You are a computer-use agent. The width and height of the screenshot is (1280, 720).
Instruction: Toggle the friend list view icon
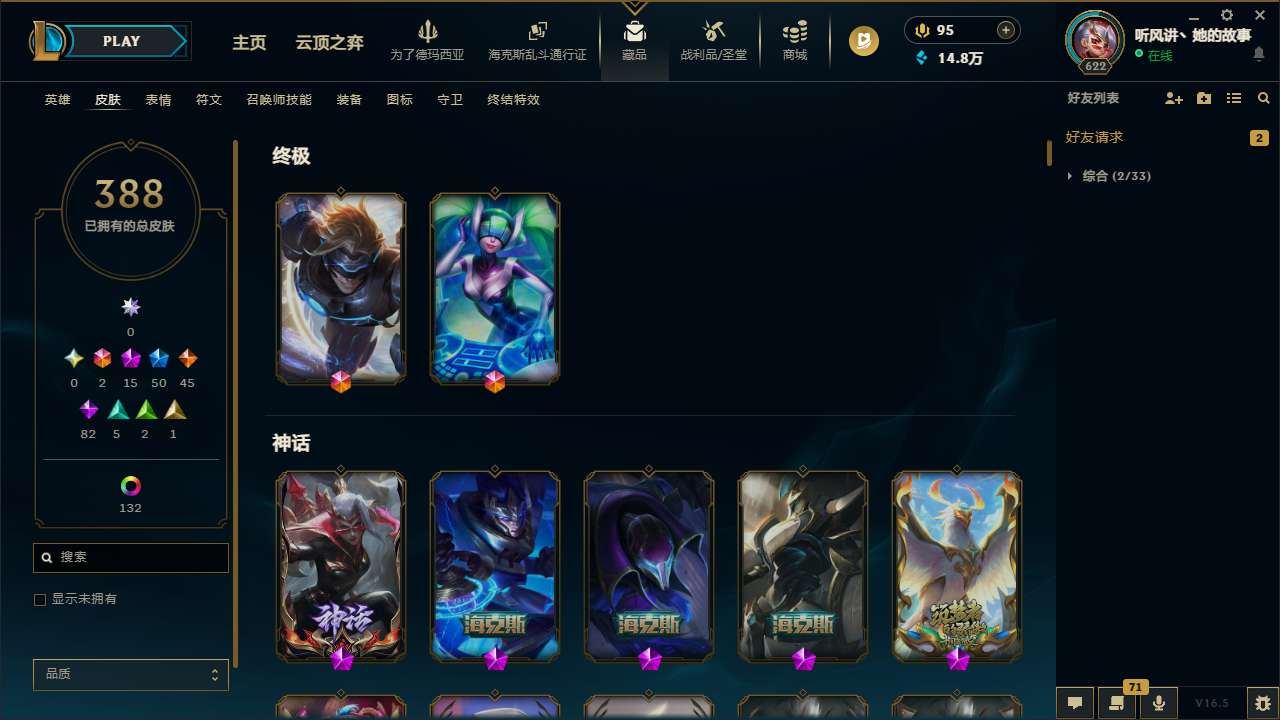(x=1234, y=98)
